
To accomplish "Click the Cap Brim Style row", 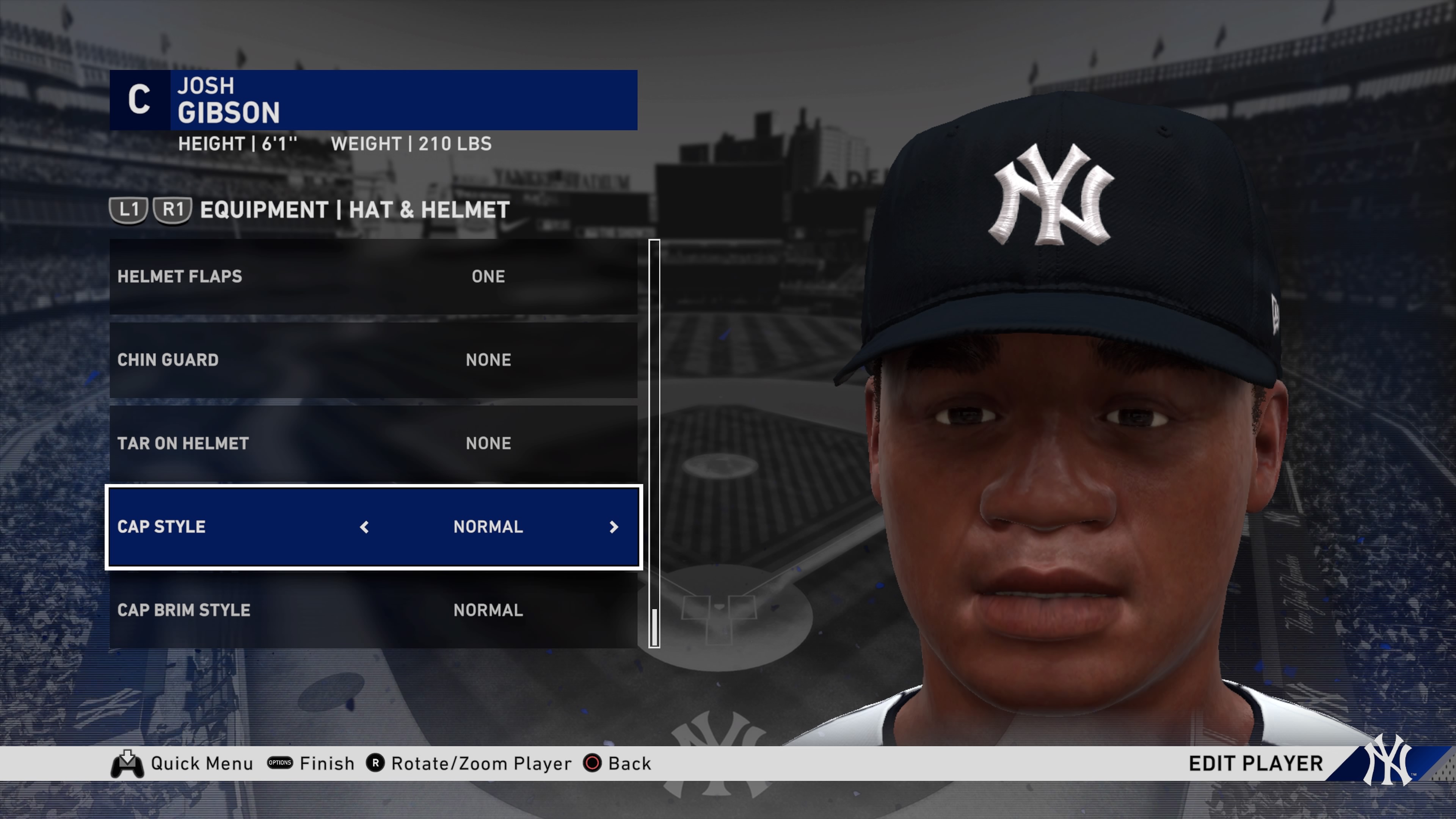I will click(373, 610).
